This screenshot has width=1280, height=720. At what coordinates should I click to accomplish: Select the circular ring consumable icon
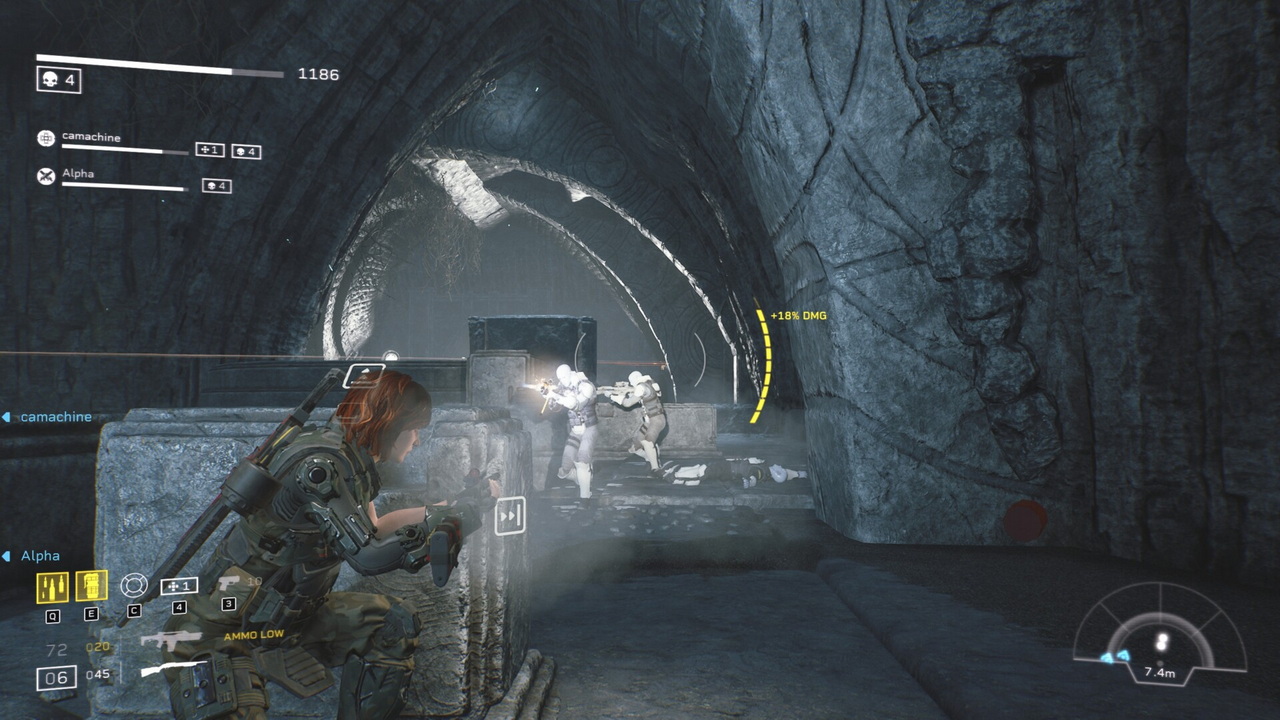pyautogui.click(x=133, y=585)
